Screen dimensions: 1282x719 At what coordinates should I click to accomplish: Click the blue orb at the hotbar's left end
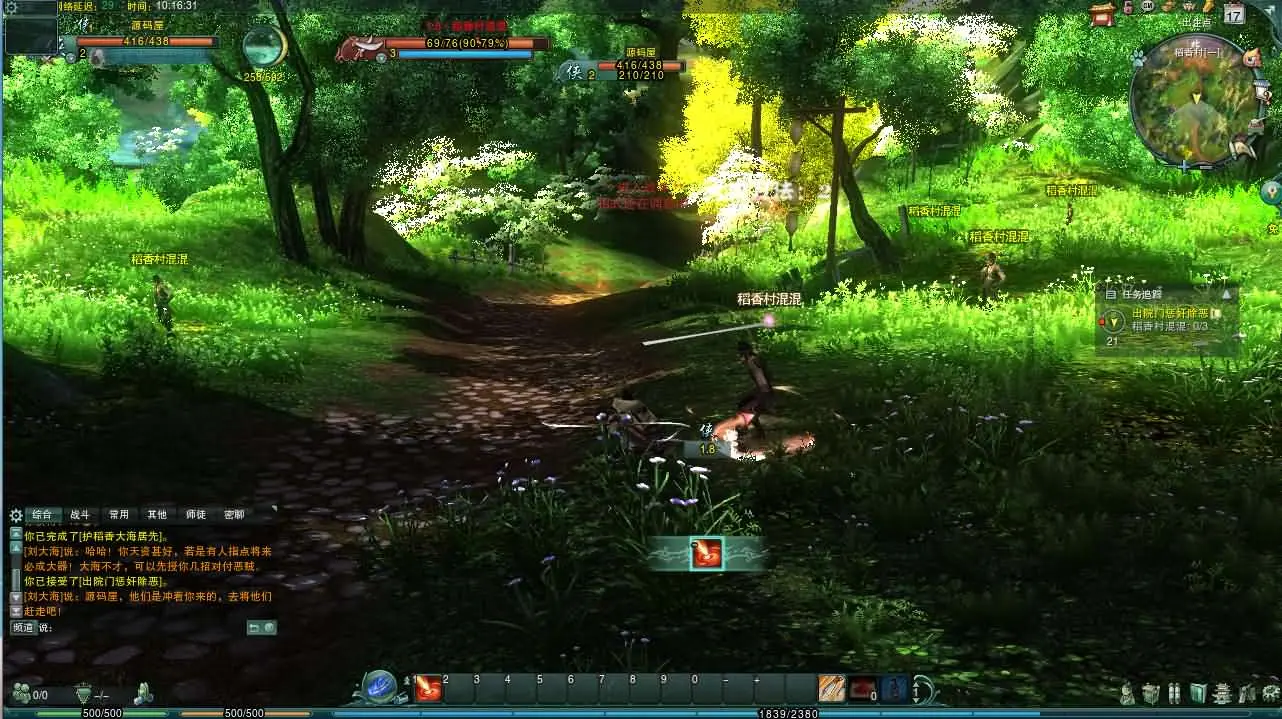pos(381,688)
